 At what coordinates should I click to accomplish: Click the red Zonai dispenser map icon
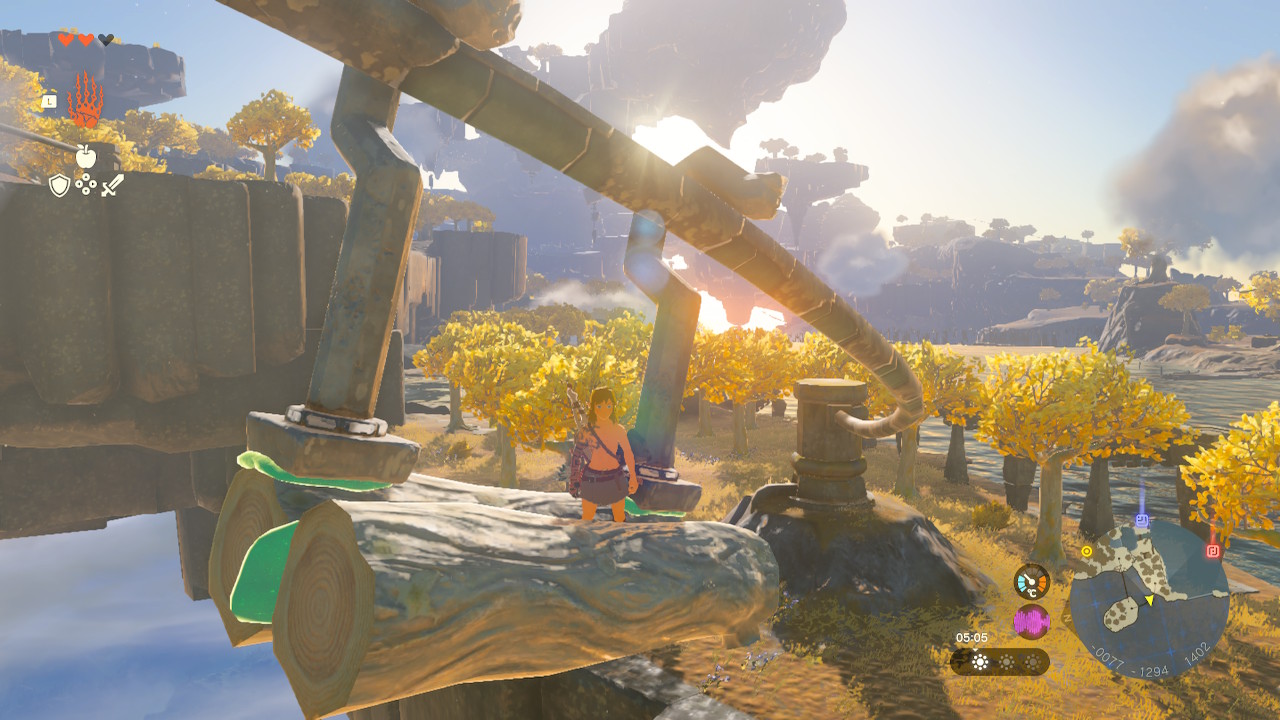(1213, 550)
